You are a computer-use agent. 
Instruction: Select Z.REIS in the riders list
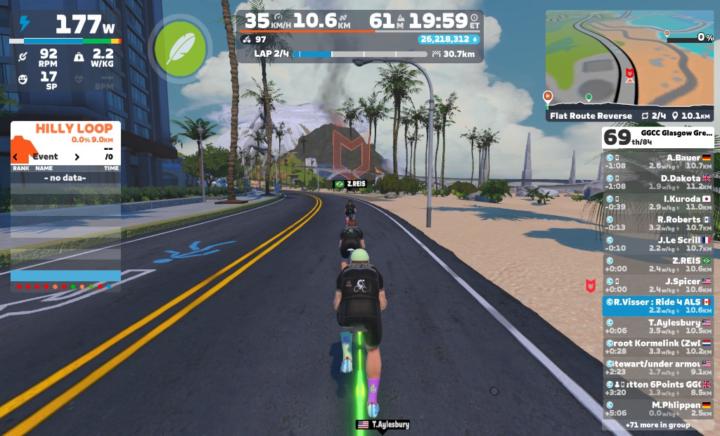click(x=658, y=264)
